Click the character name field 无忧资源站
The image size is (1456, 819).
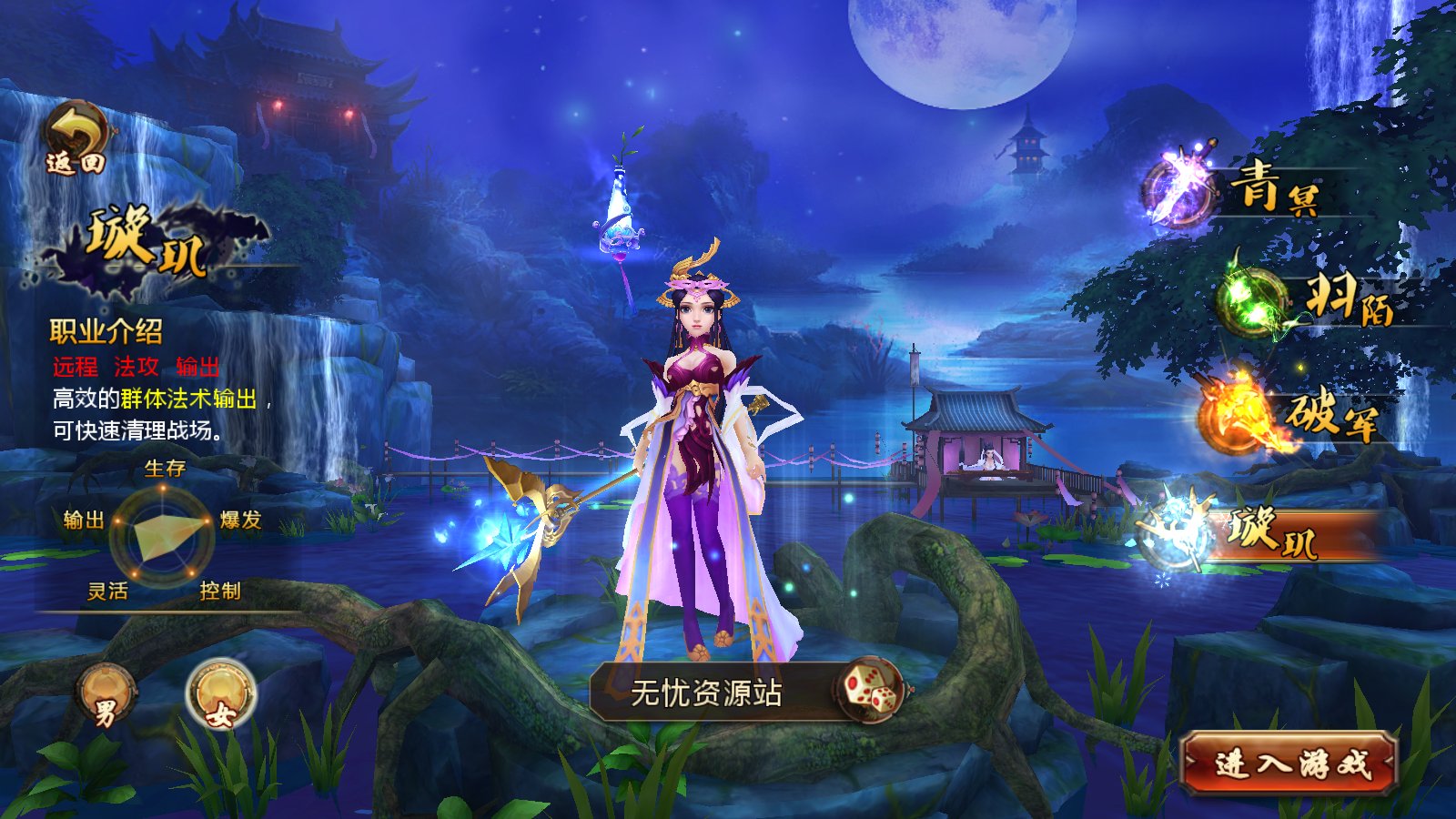pyautogui.click(x=706, y=693)
